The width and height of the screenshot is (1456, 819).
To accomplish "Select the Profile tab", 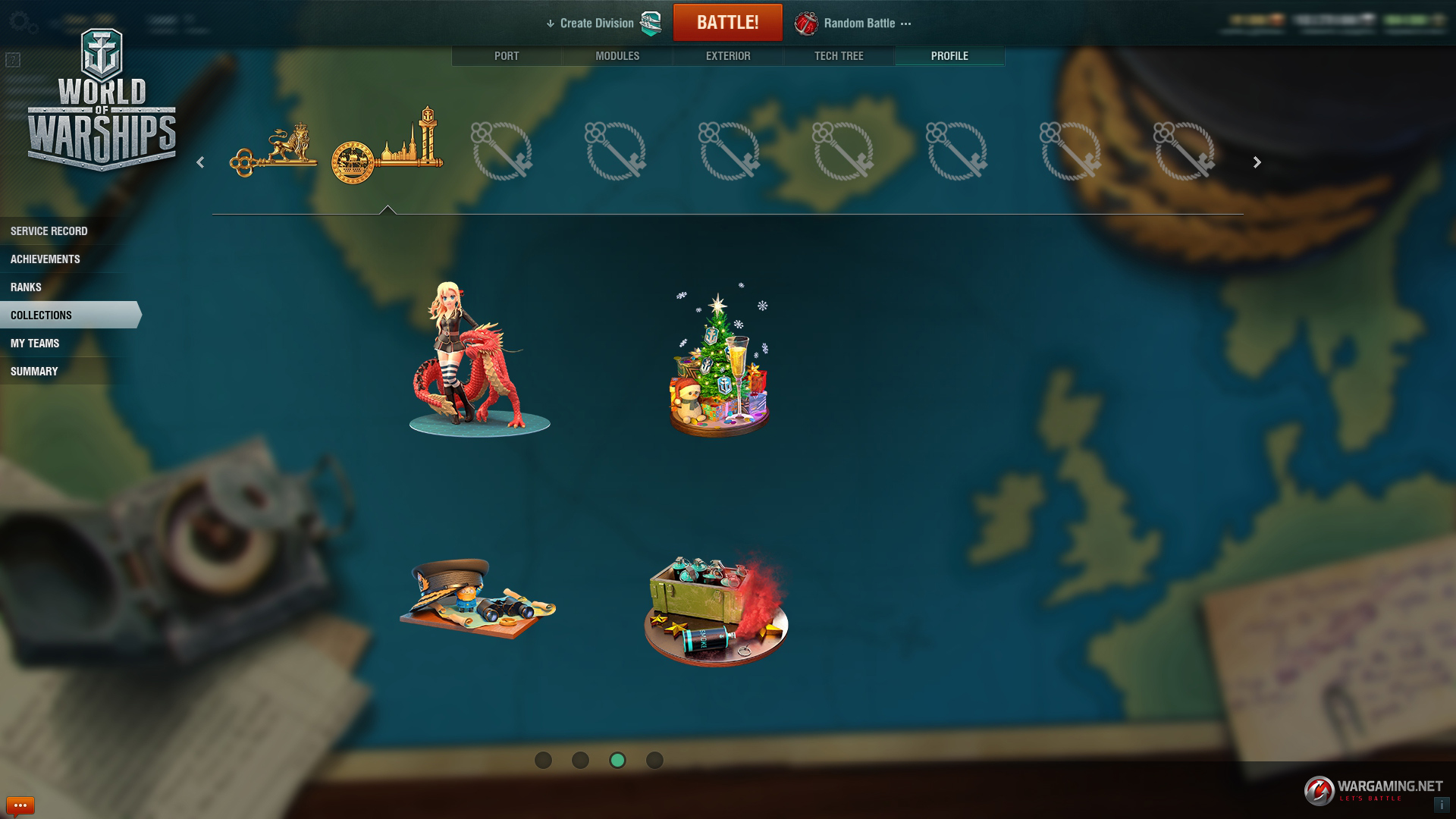I will (949, 56).
